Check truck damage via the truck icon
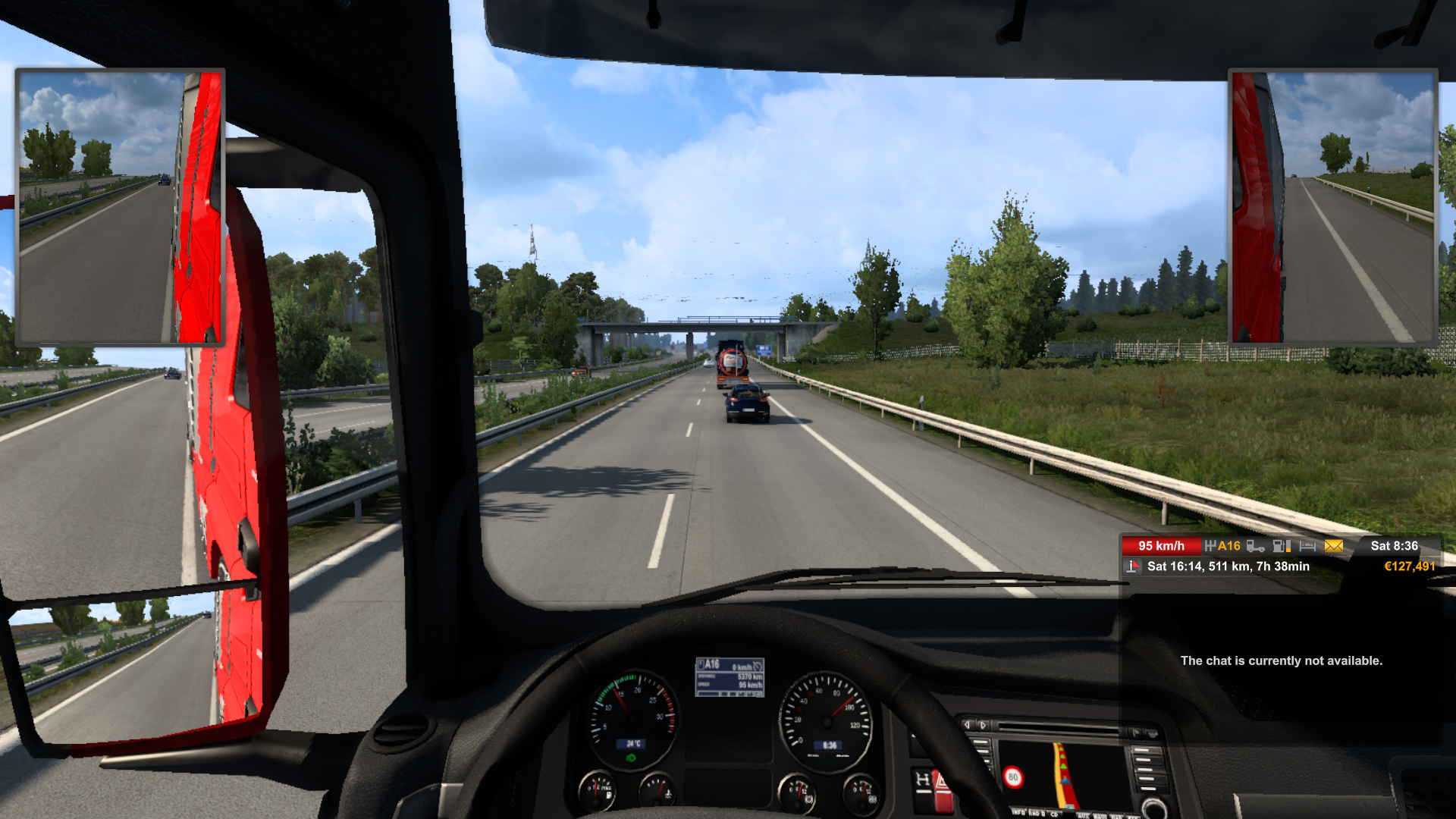Image resolution: width=1456 pixels, height=819 pixels. click(1256, 547)
